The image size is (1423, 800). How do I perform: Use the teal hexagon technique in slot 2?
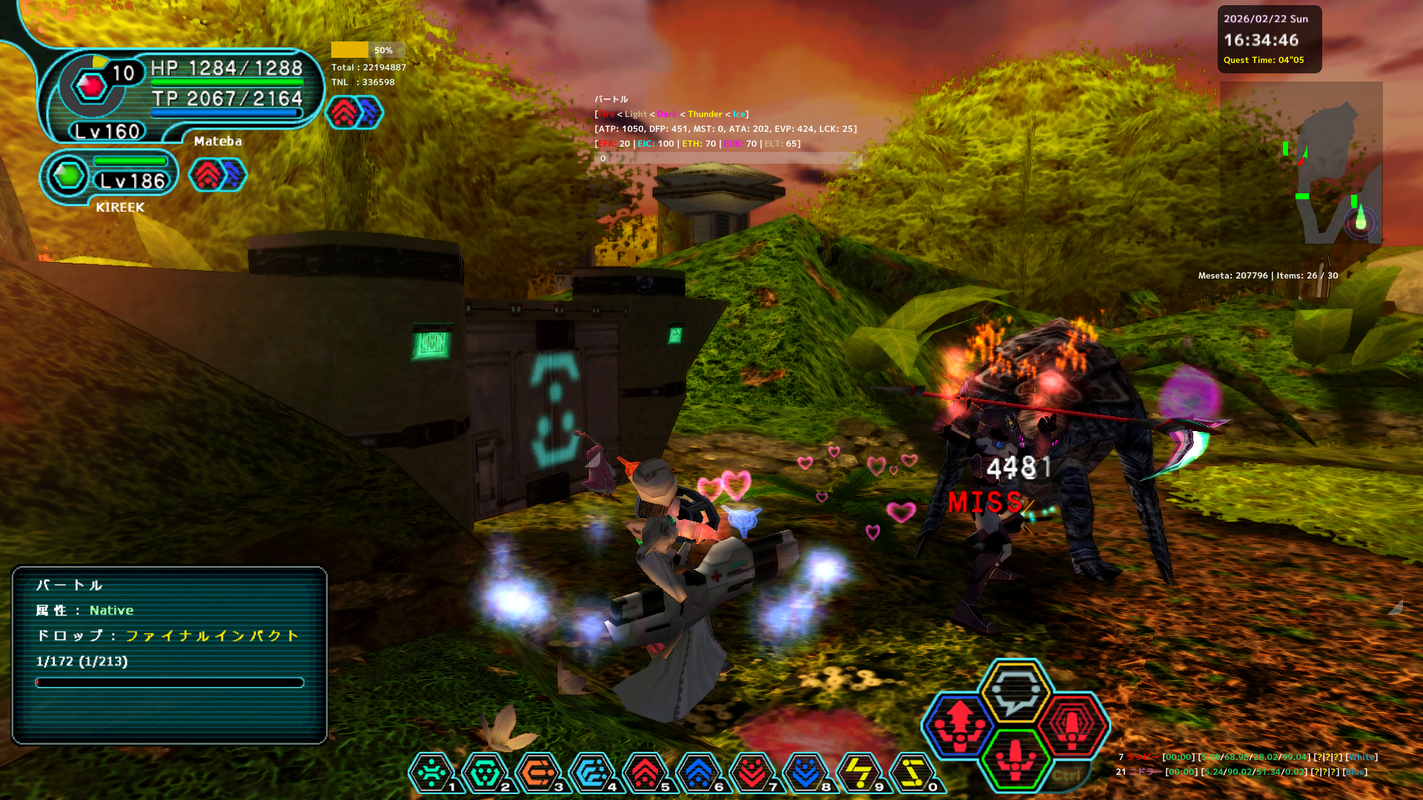[484, 772]
